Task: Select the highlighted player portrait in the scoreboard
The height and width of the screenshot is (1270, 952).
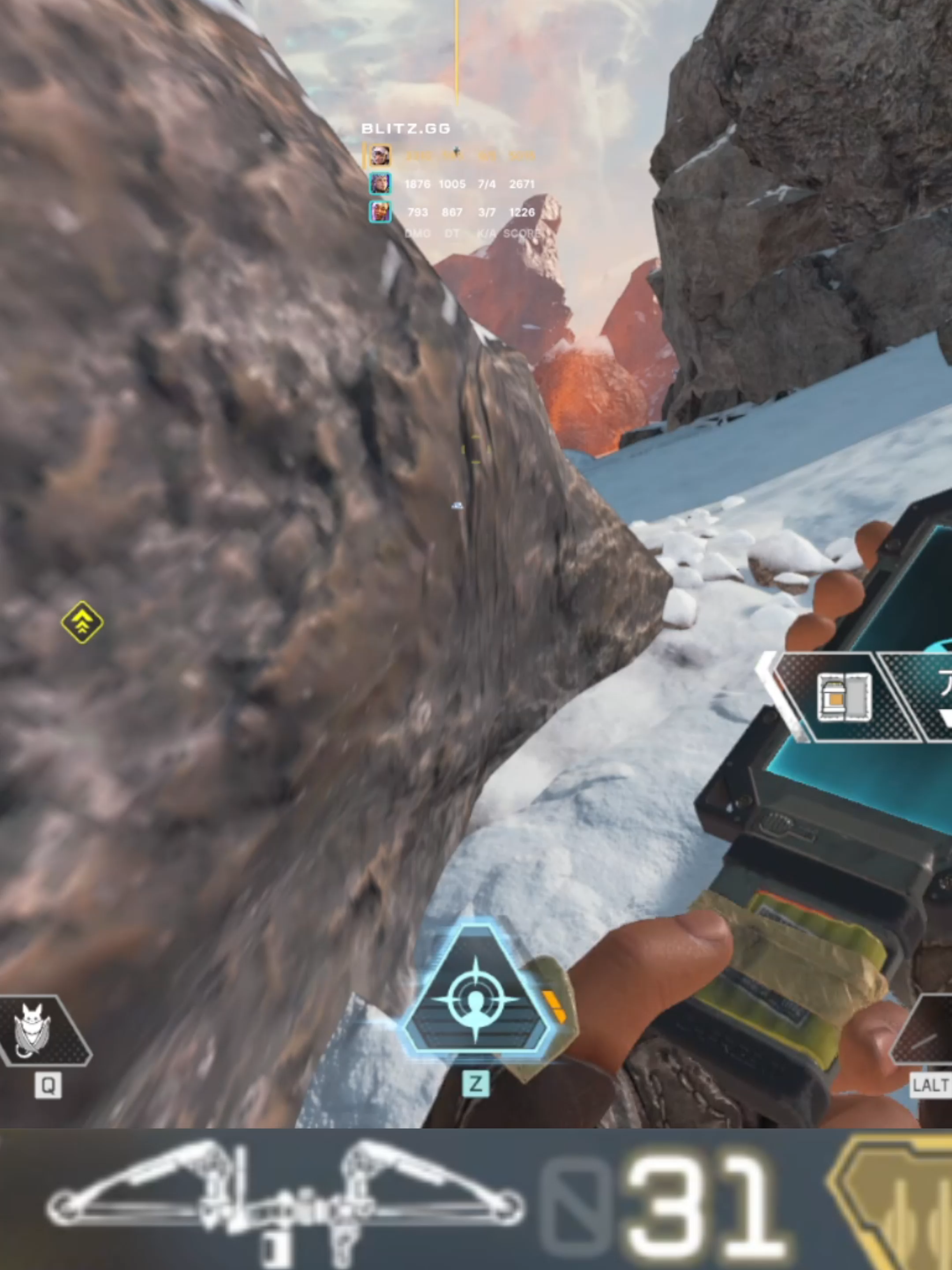Action: click(x=381, y=155)
